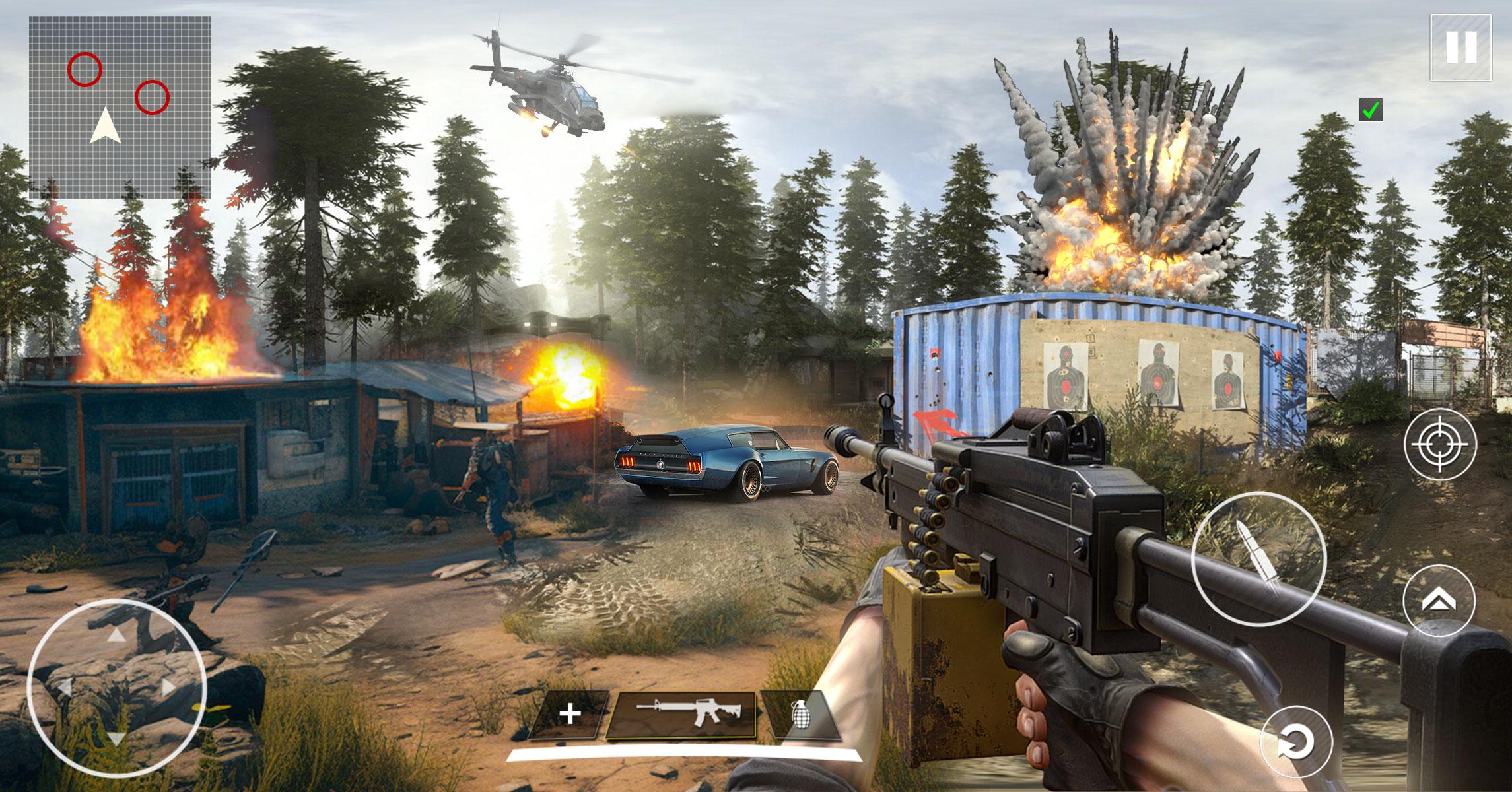
Task: Click the green checkmark box
Action: 1371,110
